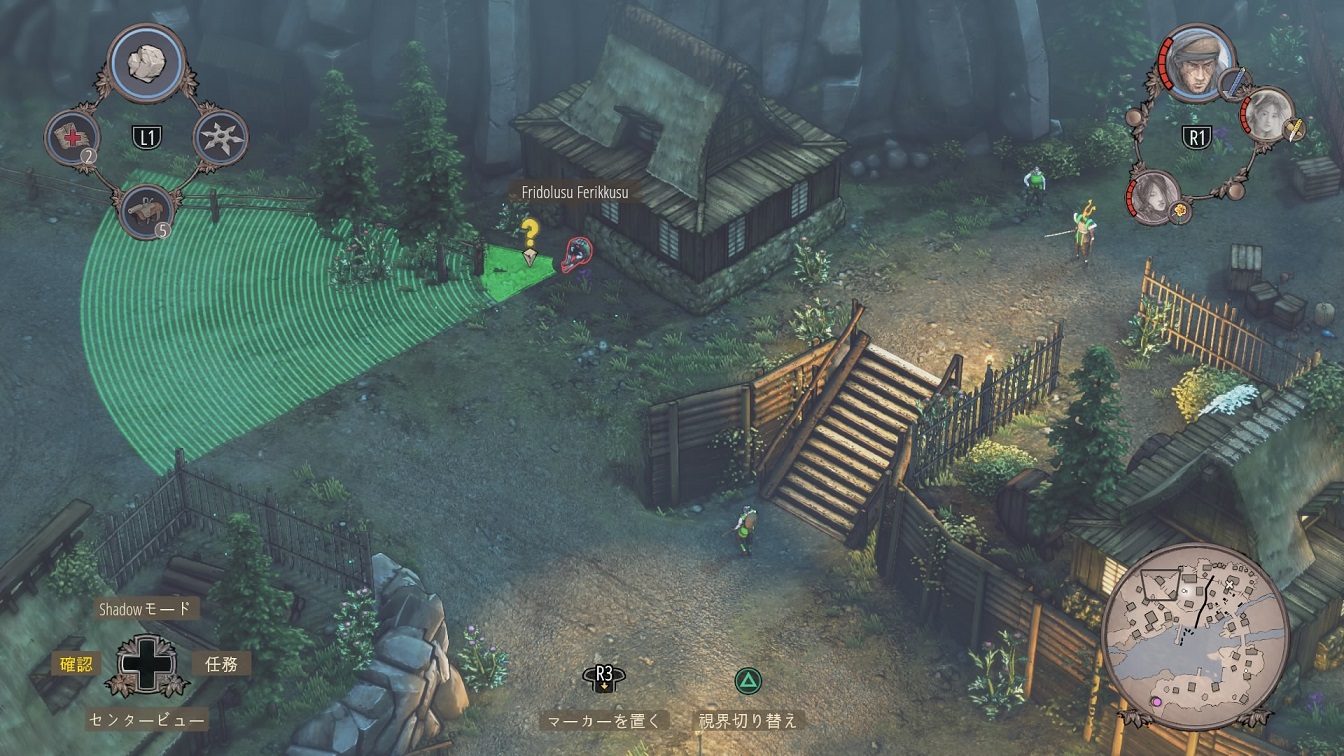The height and width of the screenshot is (756, 1344).
Task: Choose the shuriken skill icon
Action: pos(219,137)
